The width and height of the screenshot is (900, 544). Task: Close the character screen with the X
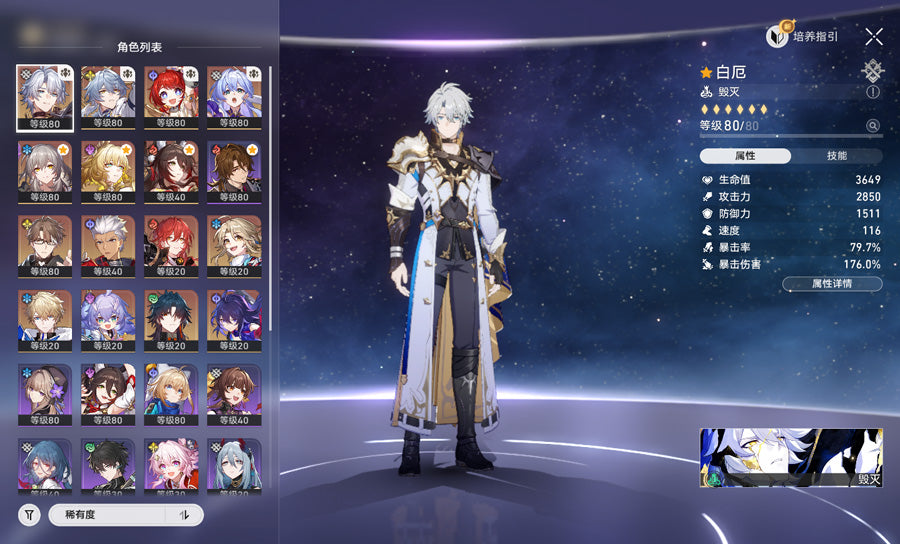click(x=874, y=37)
